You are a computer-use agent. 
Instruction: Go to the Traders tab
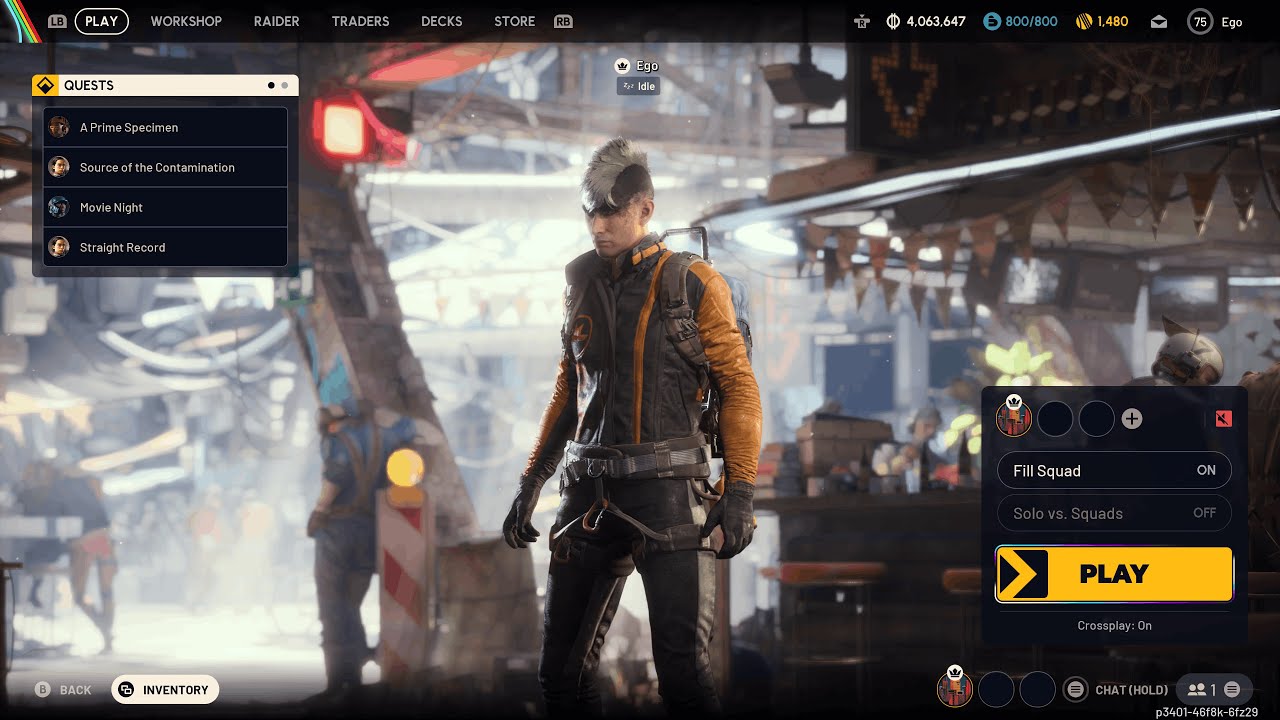pyautogui.click(x=360, y=21)
